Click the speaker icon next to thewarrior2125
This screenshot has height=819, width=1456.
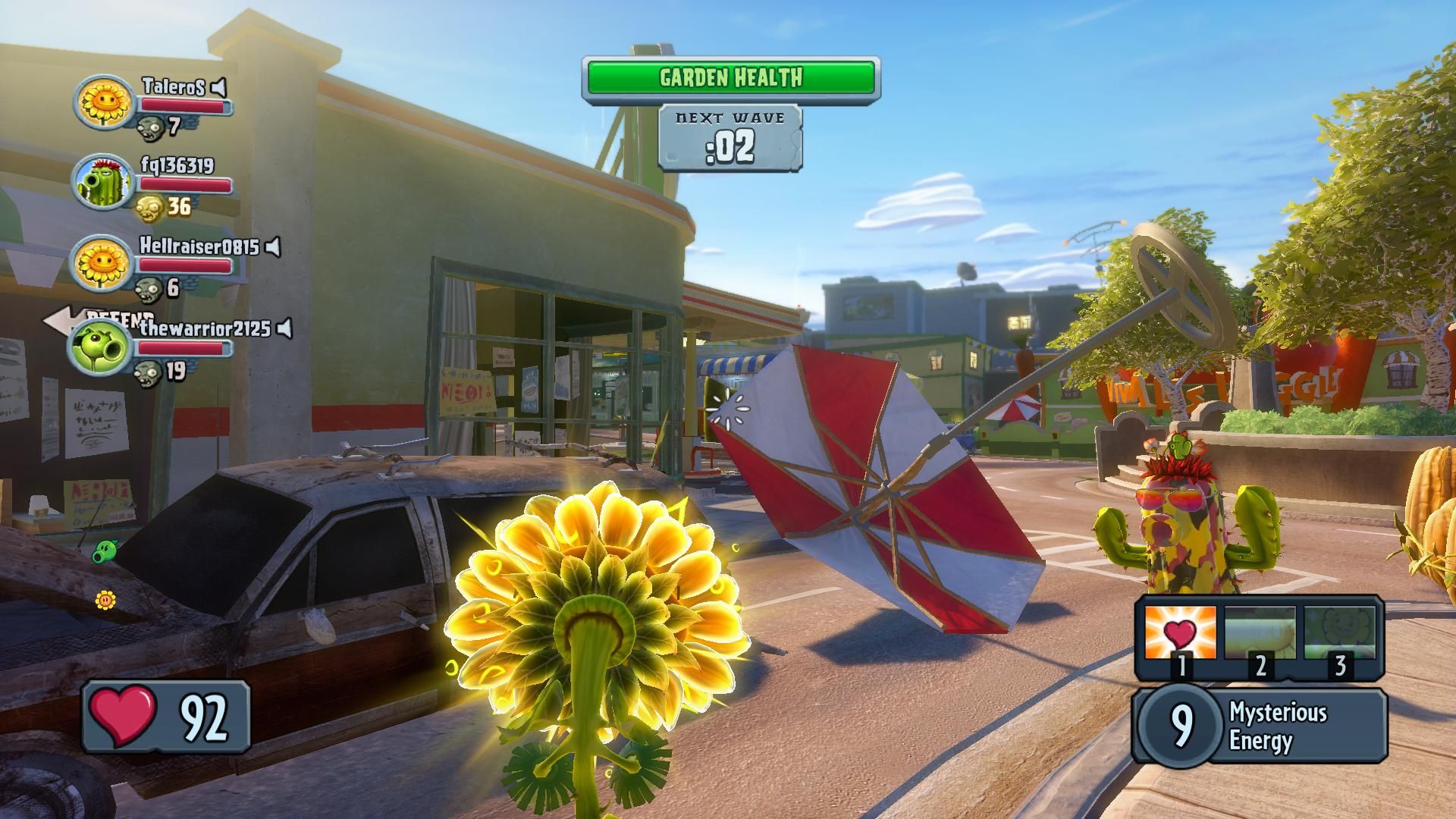click(x=284, y=328)
